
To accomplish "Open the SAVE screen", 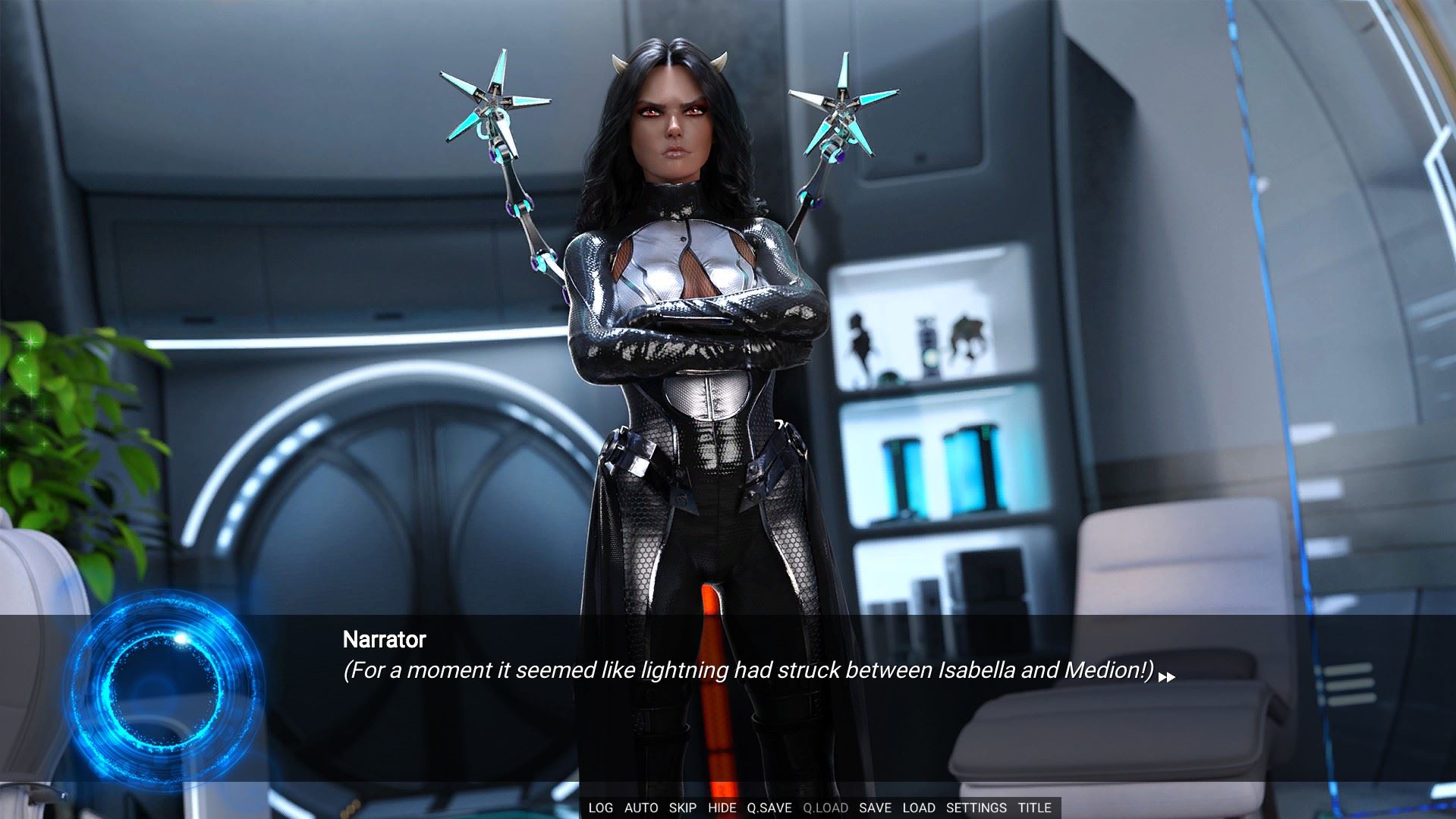I will (x=875, y=808).
